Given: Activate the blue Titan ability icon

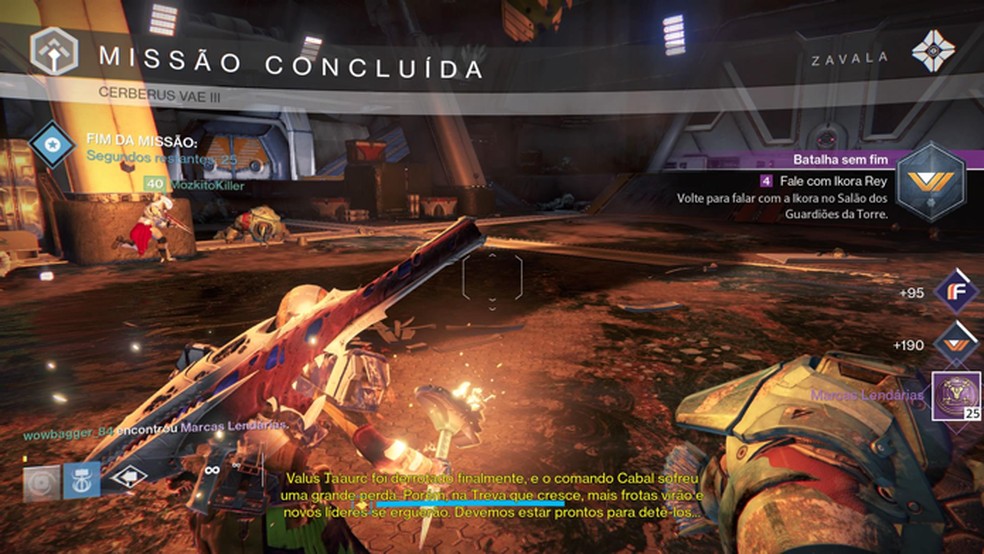Looking at the screenshot, I should [x=81, y=481].
